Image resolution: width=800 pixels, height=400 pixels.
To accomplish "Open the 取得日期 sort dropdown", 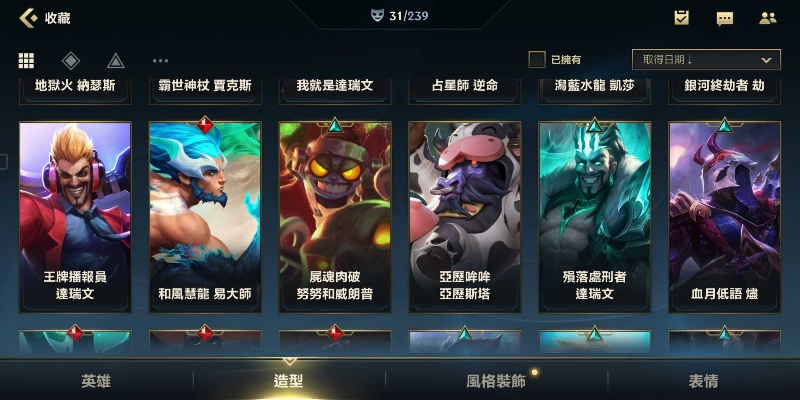I will (x=706, y=60).
